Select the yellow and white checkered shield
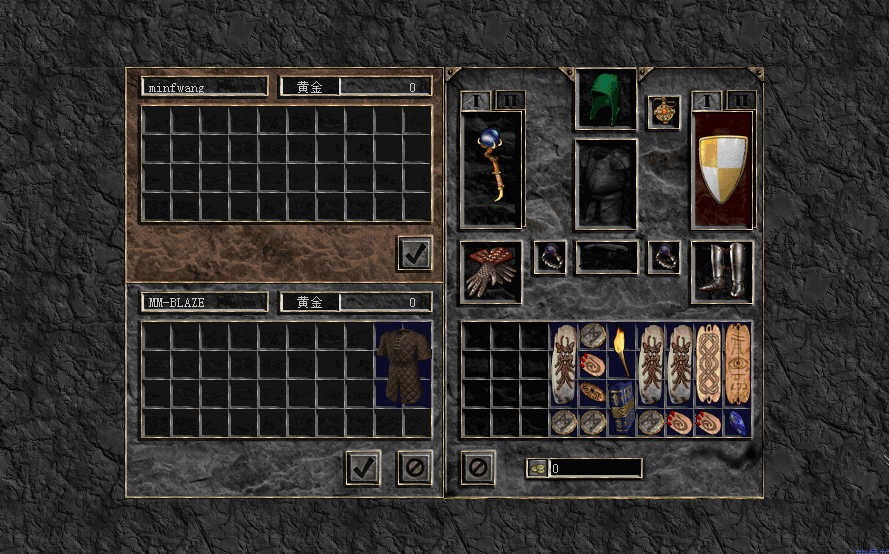The image size is (889, 554). pyautogui.click(x=722, y=169)
